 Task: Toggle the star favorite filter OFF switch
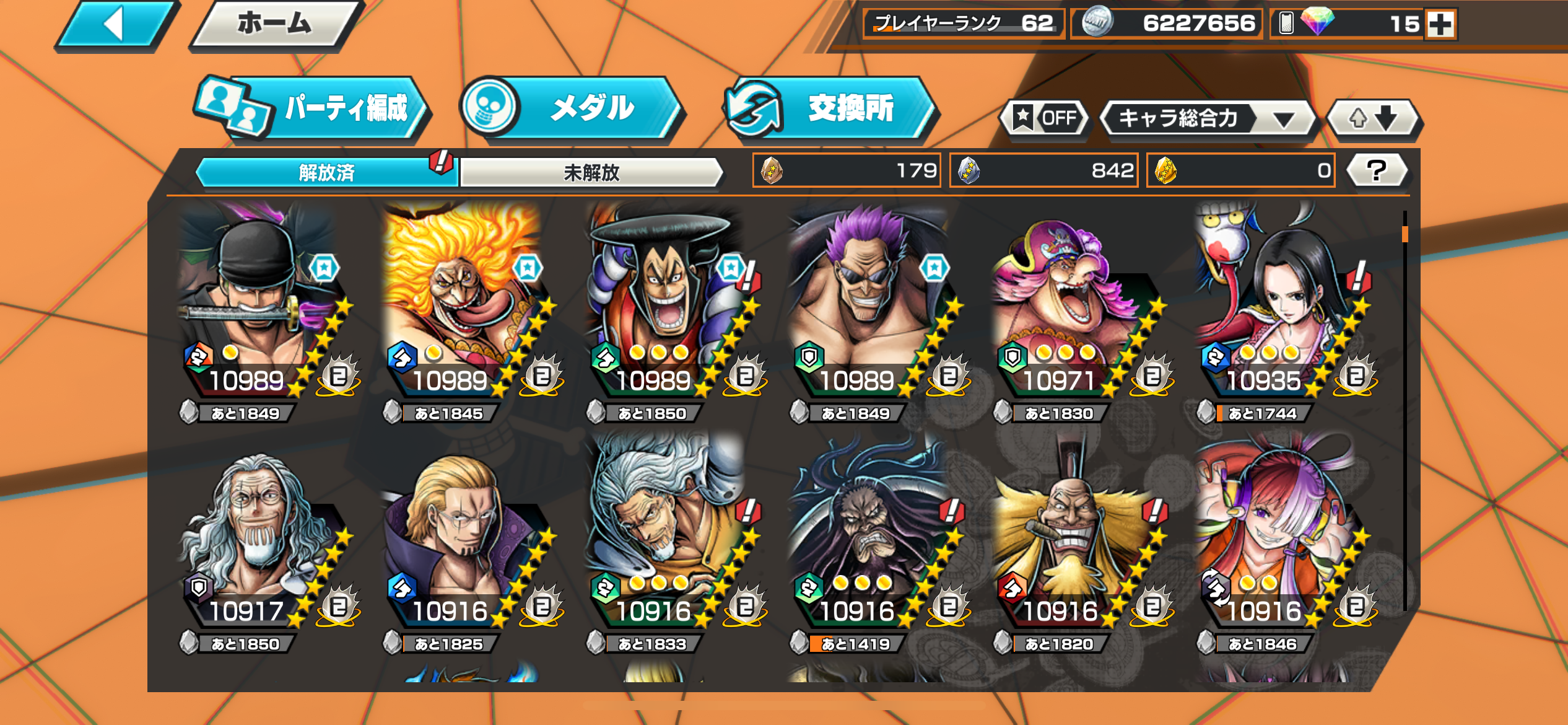click(1046, 118)
